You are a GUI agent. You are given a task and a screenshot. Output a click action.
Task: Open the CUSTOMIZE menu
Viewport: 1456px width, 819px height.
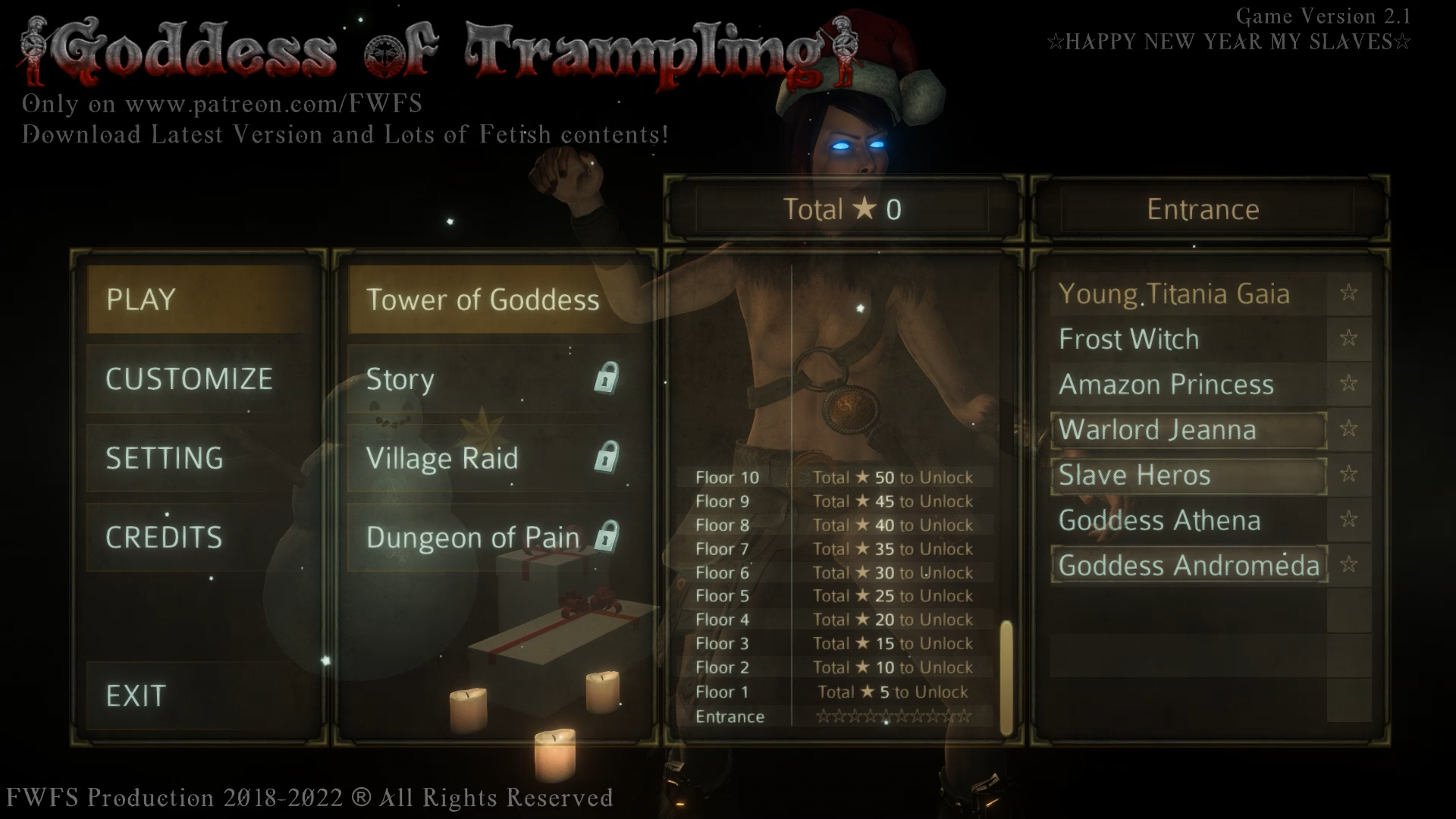201,379
